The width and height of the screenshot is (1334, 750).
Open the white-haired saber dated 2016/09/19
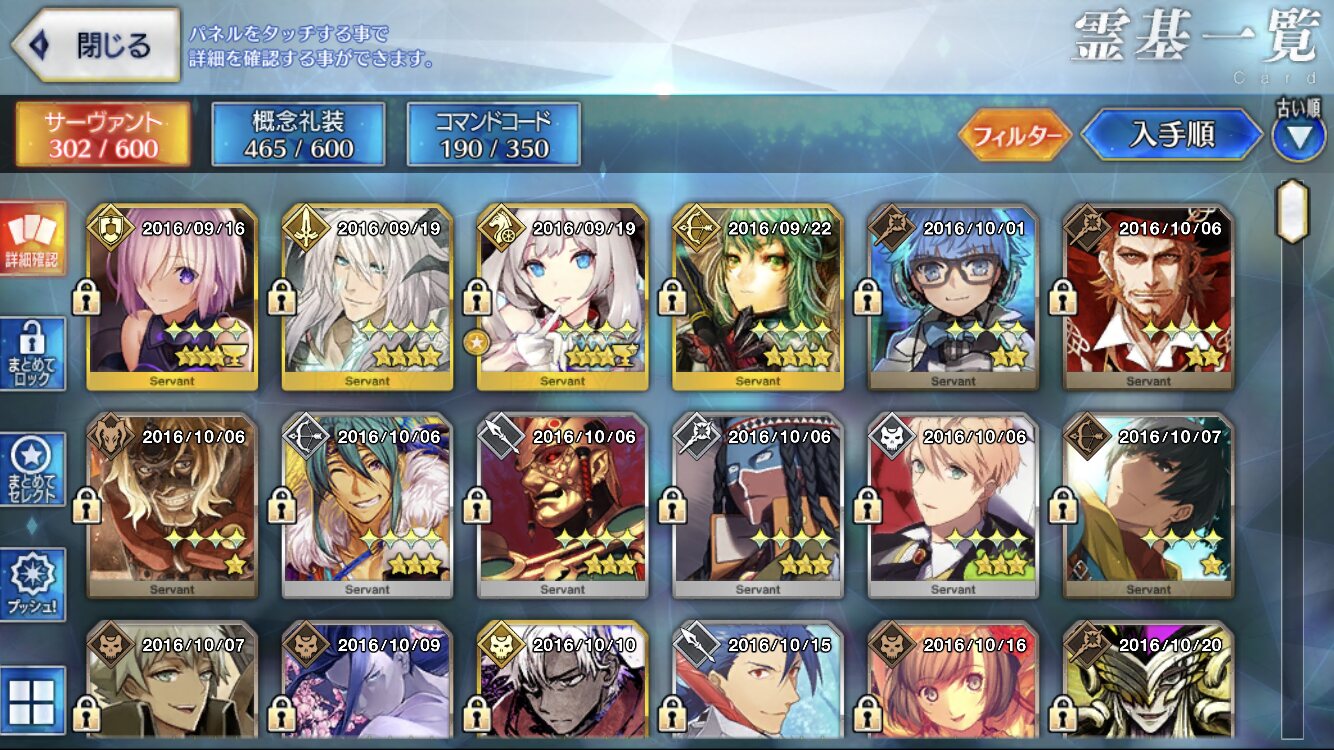click(367, 297)
